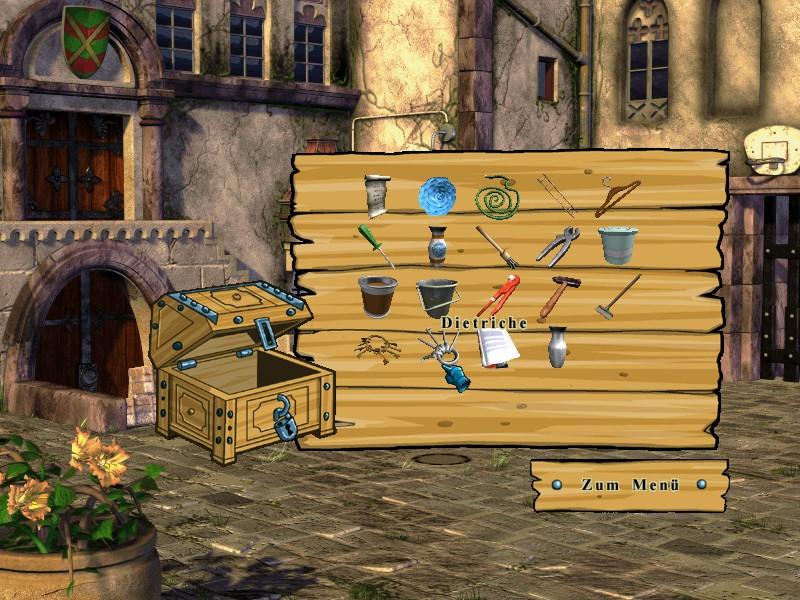
Task: Choose the blue patterned vase
Action: coord(437,245)
